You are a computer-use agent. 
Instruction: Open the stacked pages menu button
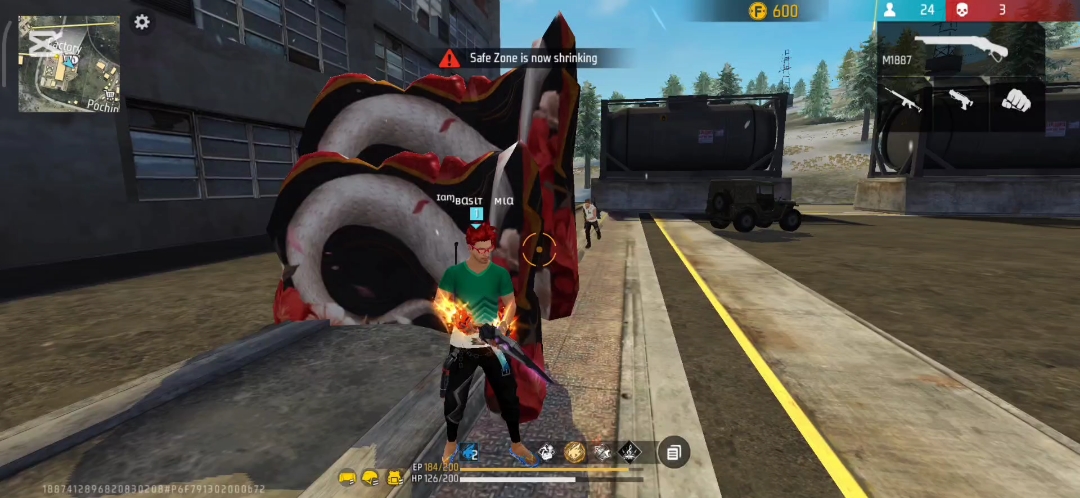(673, 453)
